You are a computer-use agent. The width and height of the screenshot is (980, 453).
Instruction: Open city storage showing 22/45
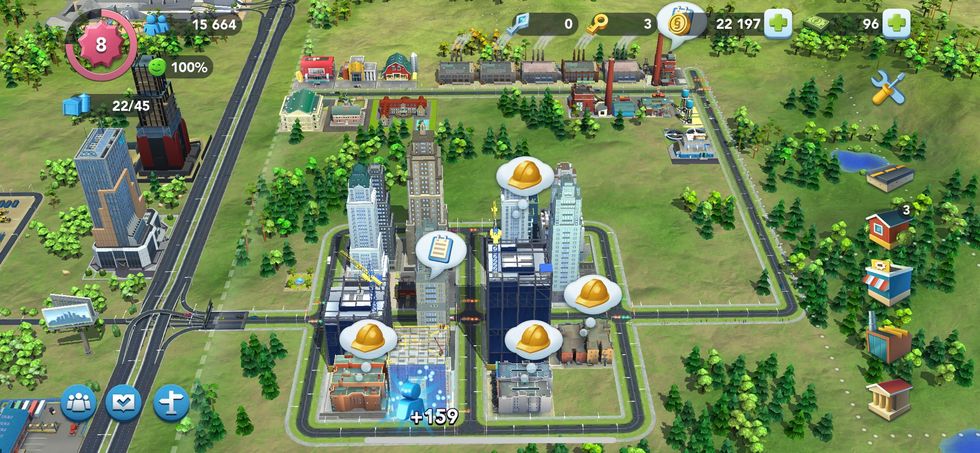[x=78, y=105]
